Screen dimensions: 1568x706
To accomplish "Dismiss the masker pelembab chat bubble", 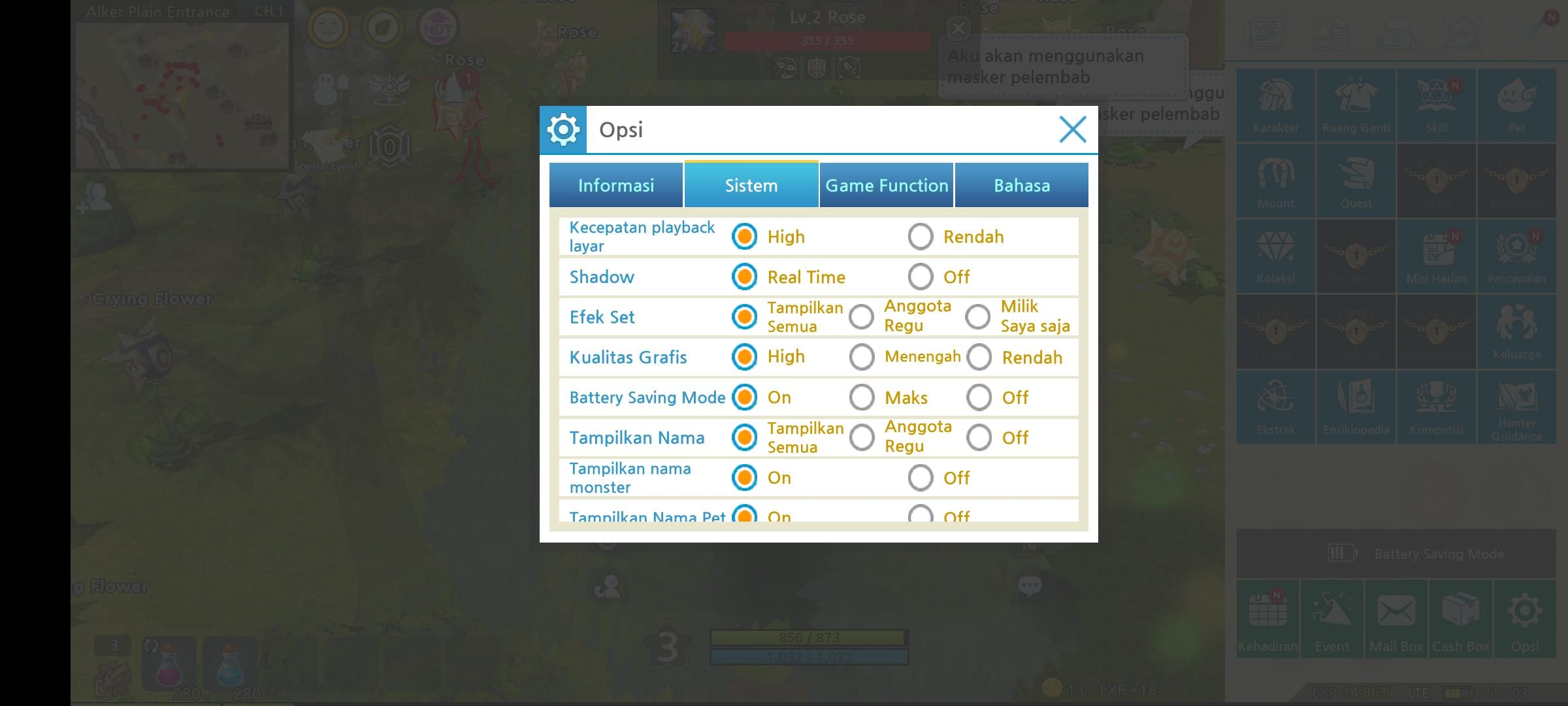I will (x=959, y=29).
